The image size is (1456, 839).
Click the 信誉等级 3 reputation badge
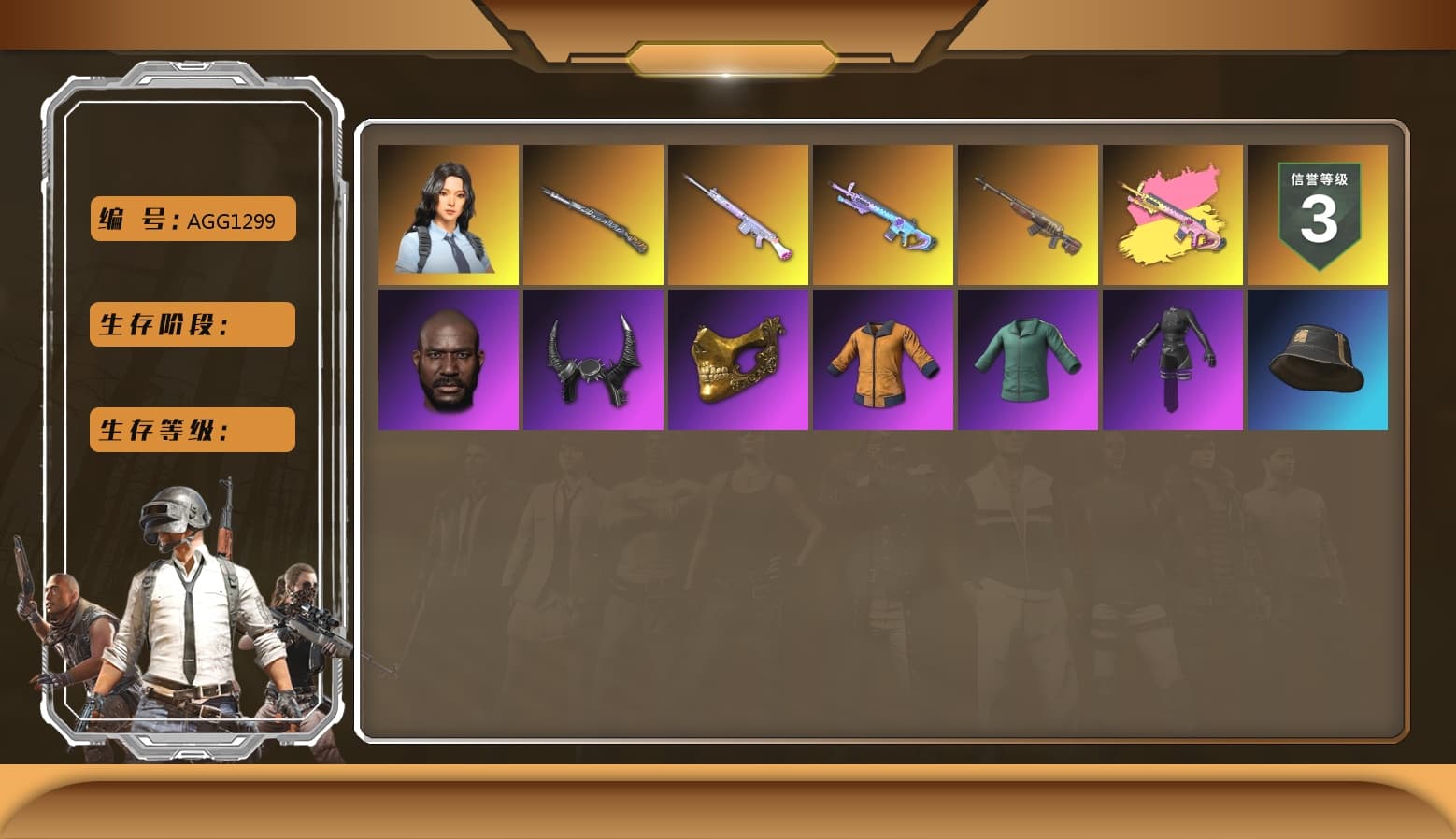pos(1318,214)
